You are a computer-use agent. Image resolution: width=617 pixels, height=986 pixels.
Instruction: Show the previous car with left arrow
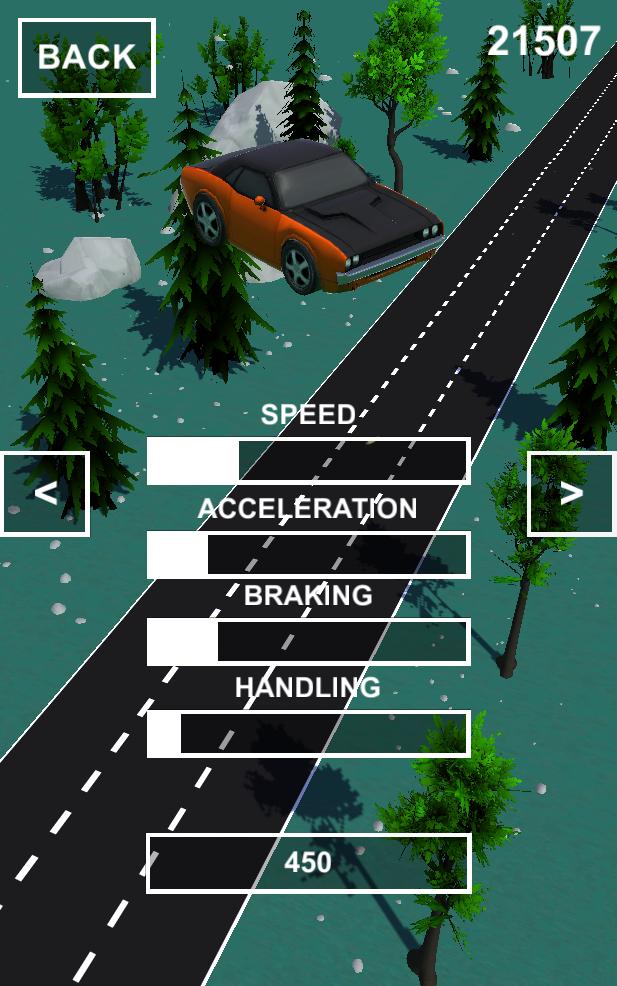click(45, 493)
